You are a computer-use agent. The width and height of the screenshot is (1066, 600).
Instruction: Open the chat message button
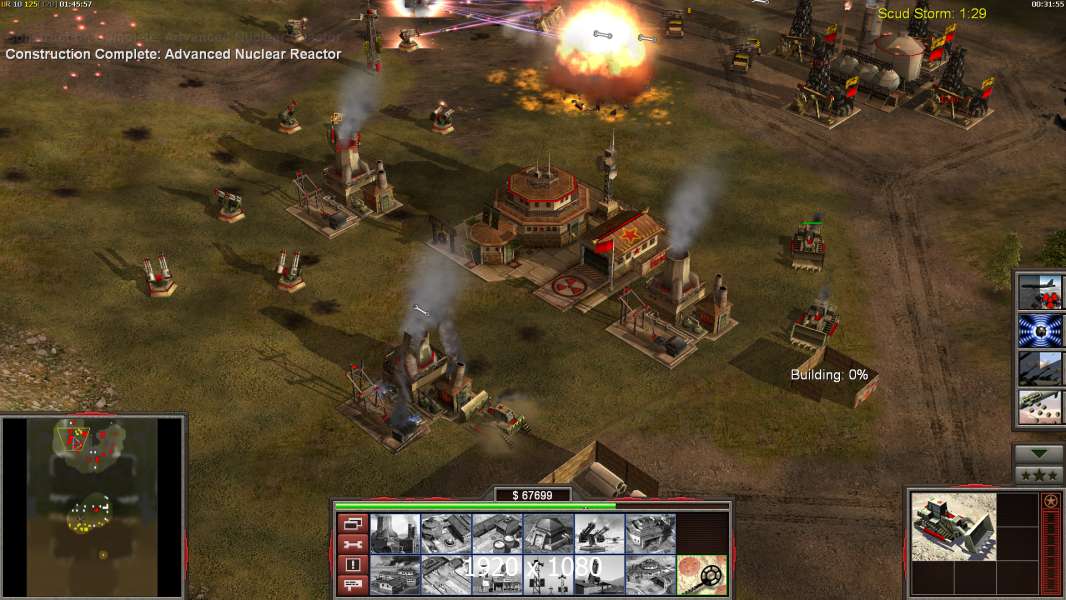[352, 585]
